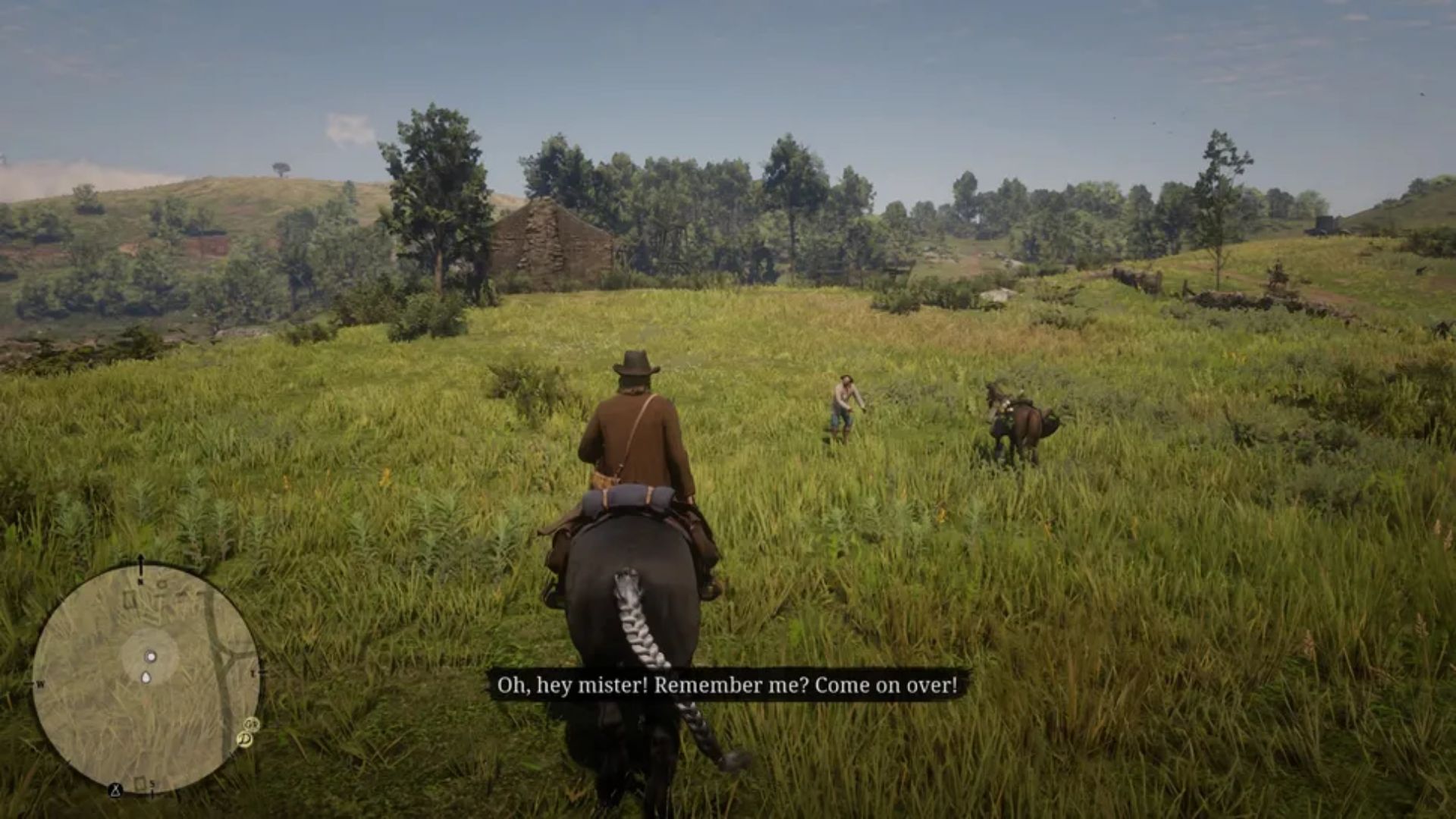Select the hourglass icon at the minimap bottom
The width and height of the screenshot is (1456, 819).
tap(116, 791)
